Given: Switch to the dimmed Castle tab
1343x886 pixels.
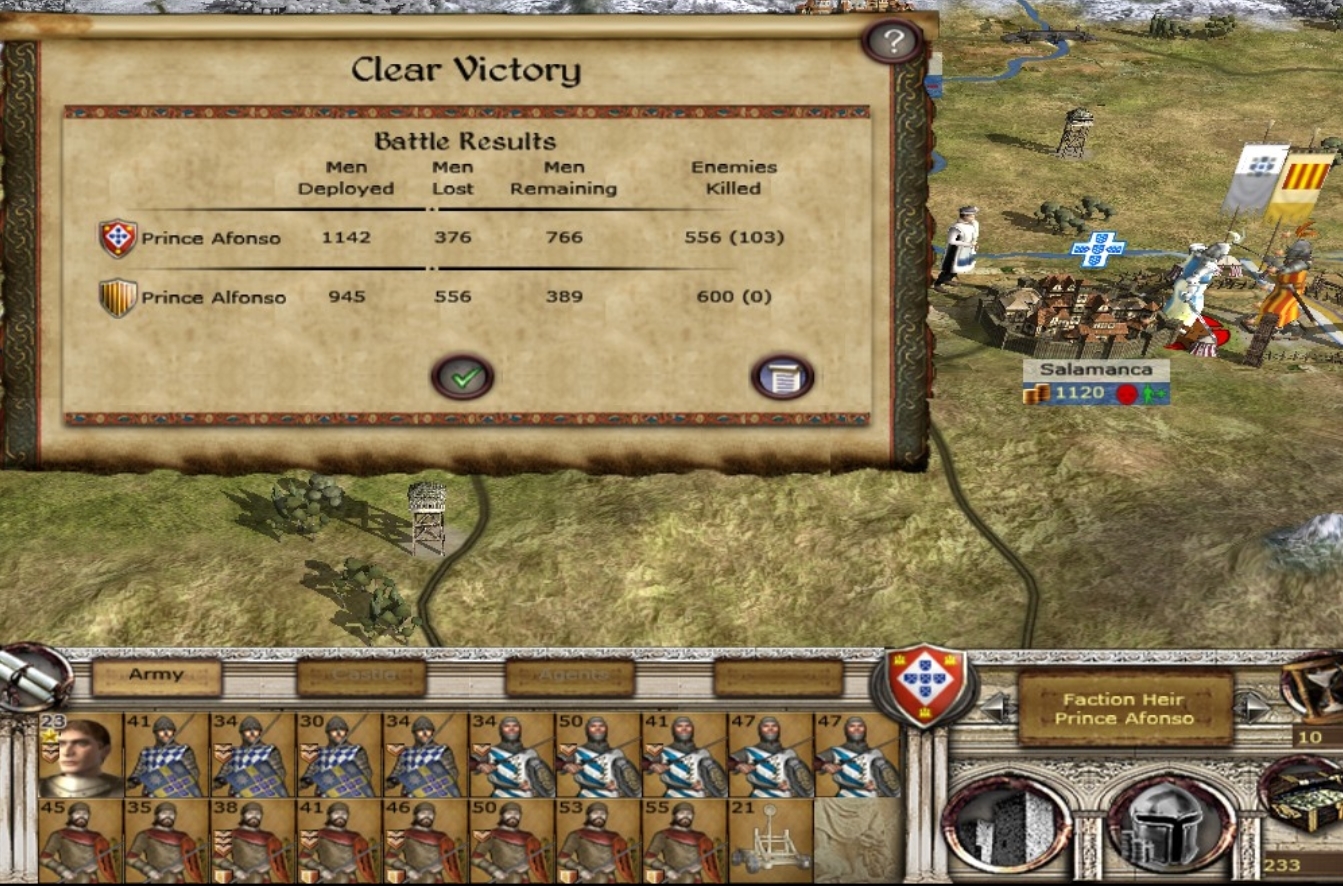Looking at the screenshot, I should [361, 677].
